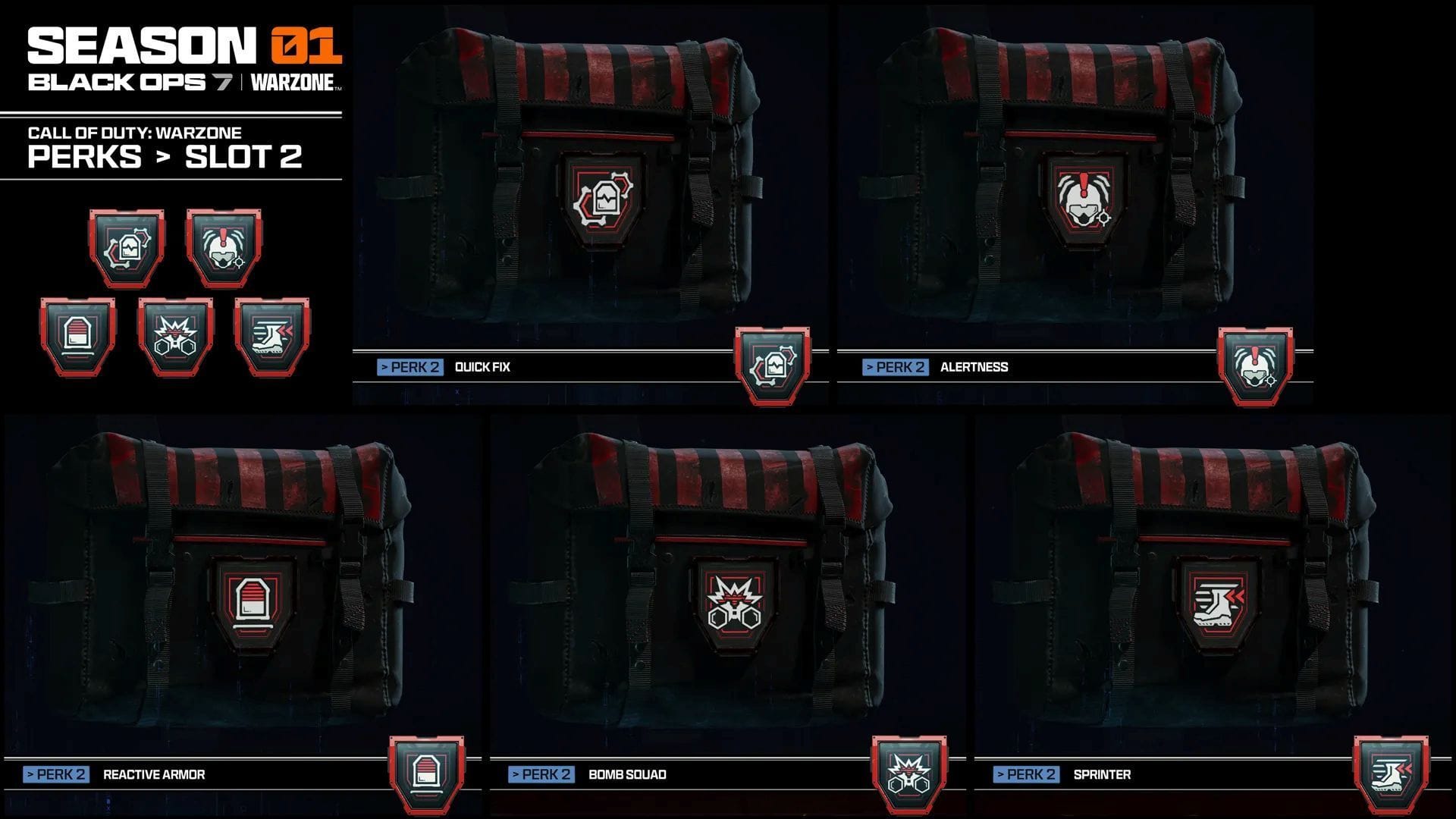1456x819 pixels.
Task: Open the PERK 2 tag next to Alertness
Action: [895, 366]
